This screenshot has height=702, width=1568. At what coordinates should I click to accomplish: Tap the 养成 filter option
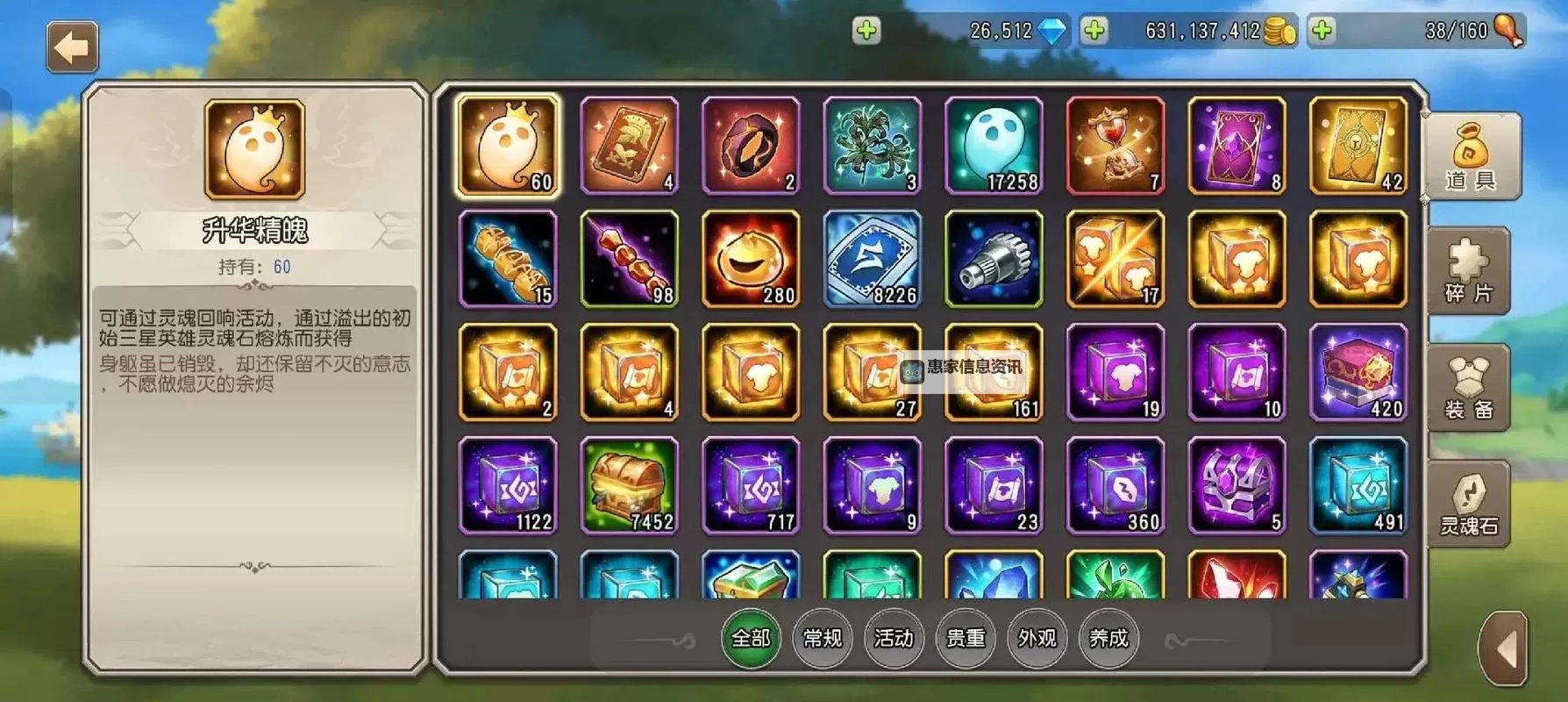1108,639
